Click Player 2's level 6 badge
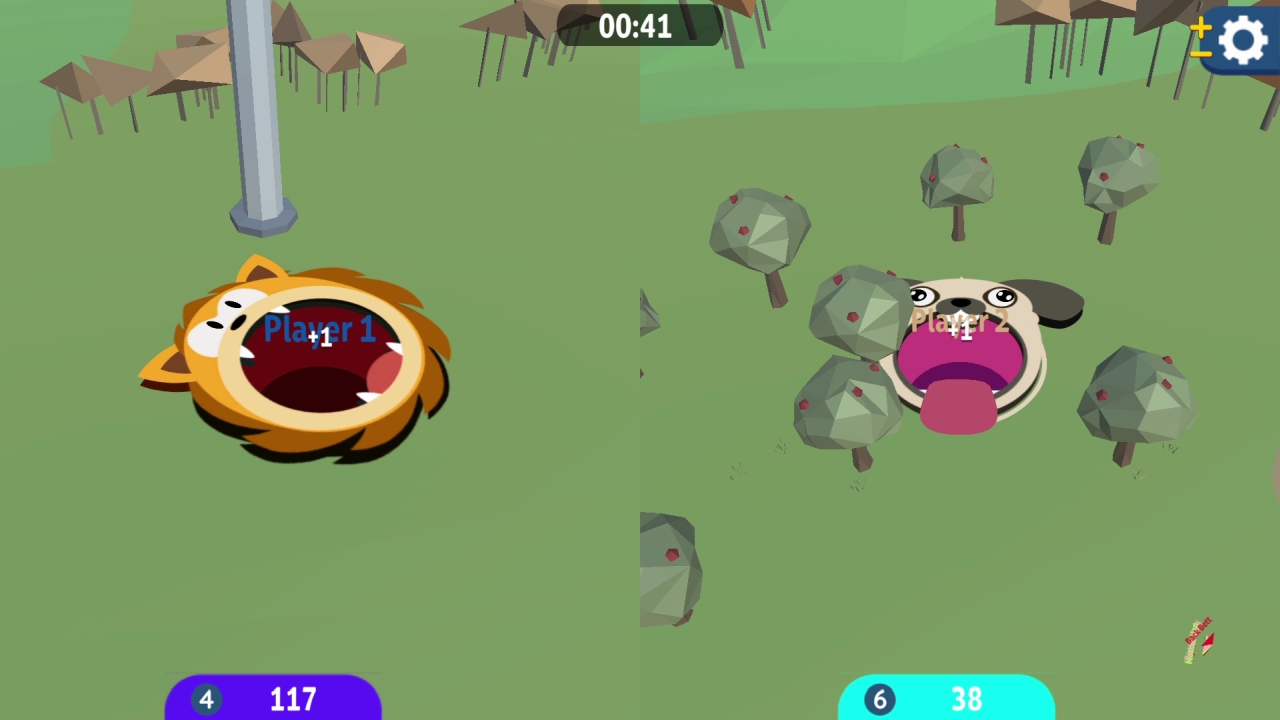The image size is (1280, 720). [879, 699]
